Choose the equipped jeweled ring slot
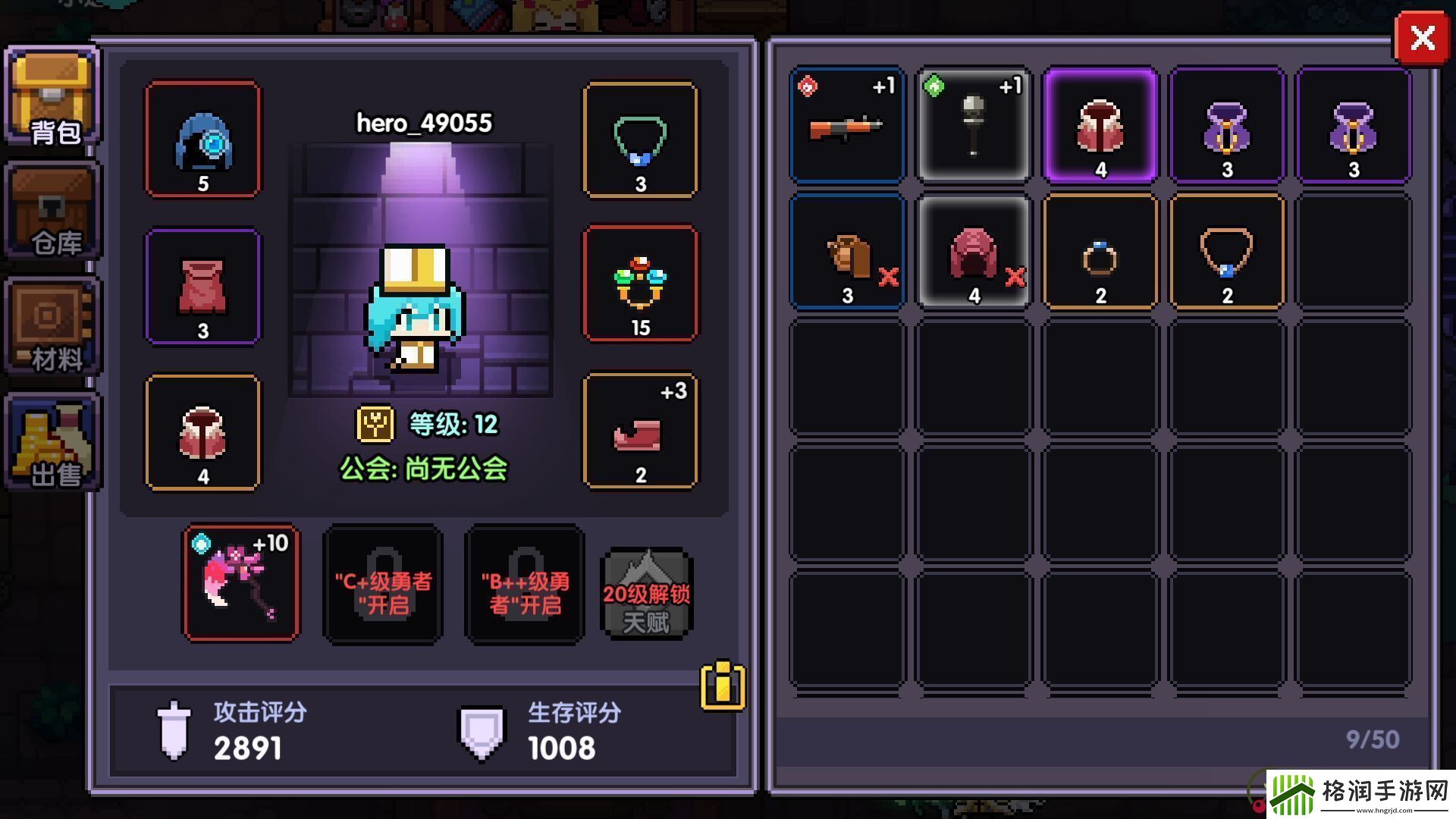Viewport: 1456px width, 819px height. coord(640,284)
